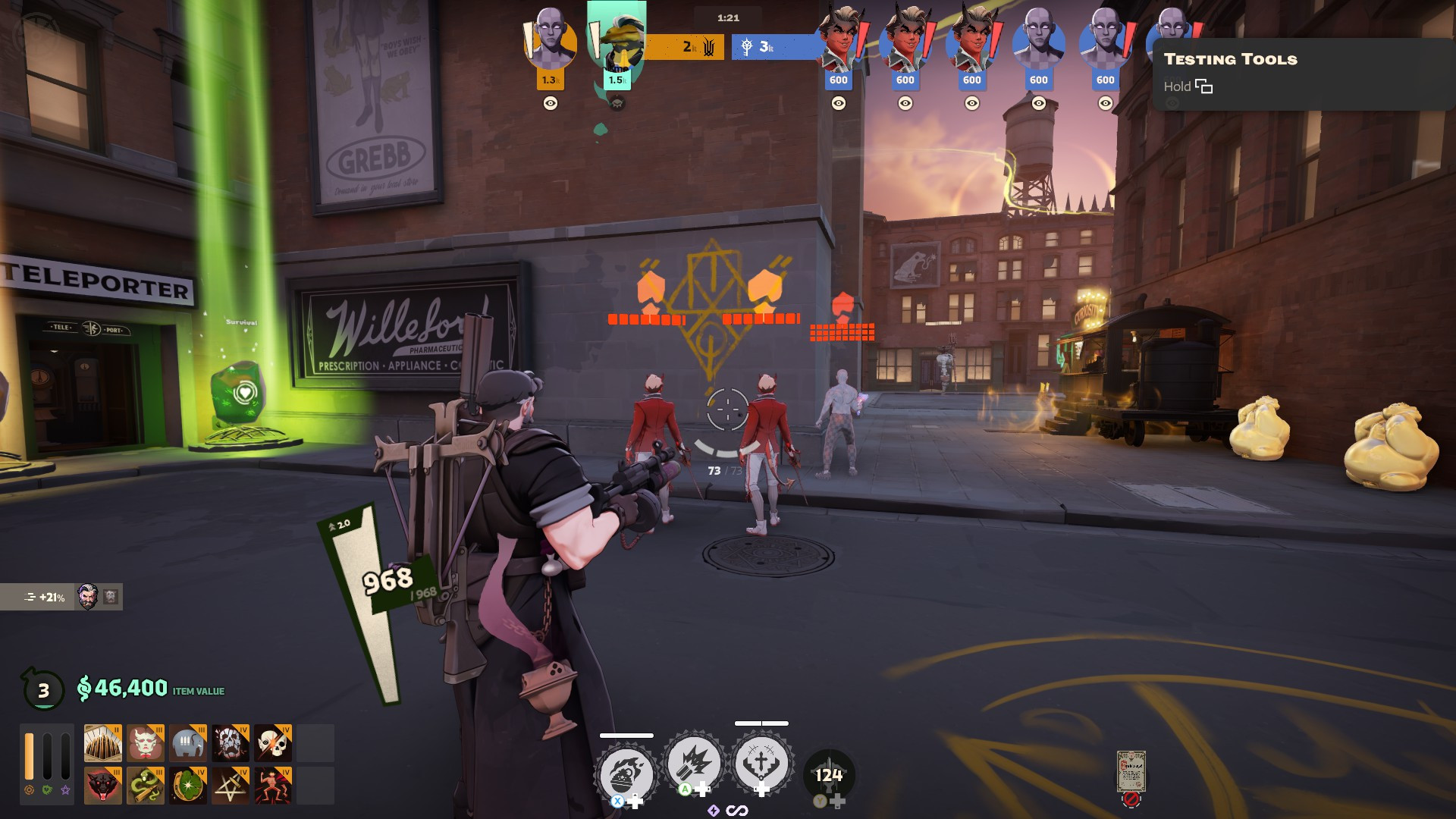Click the horned pale demon face item

pyautogui.click(x=145, y=743)
